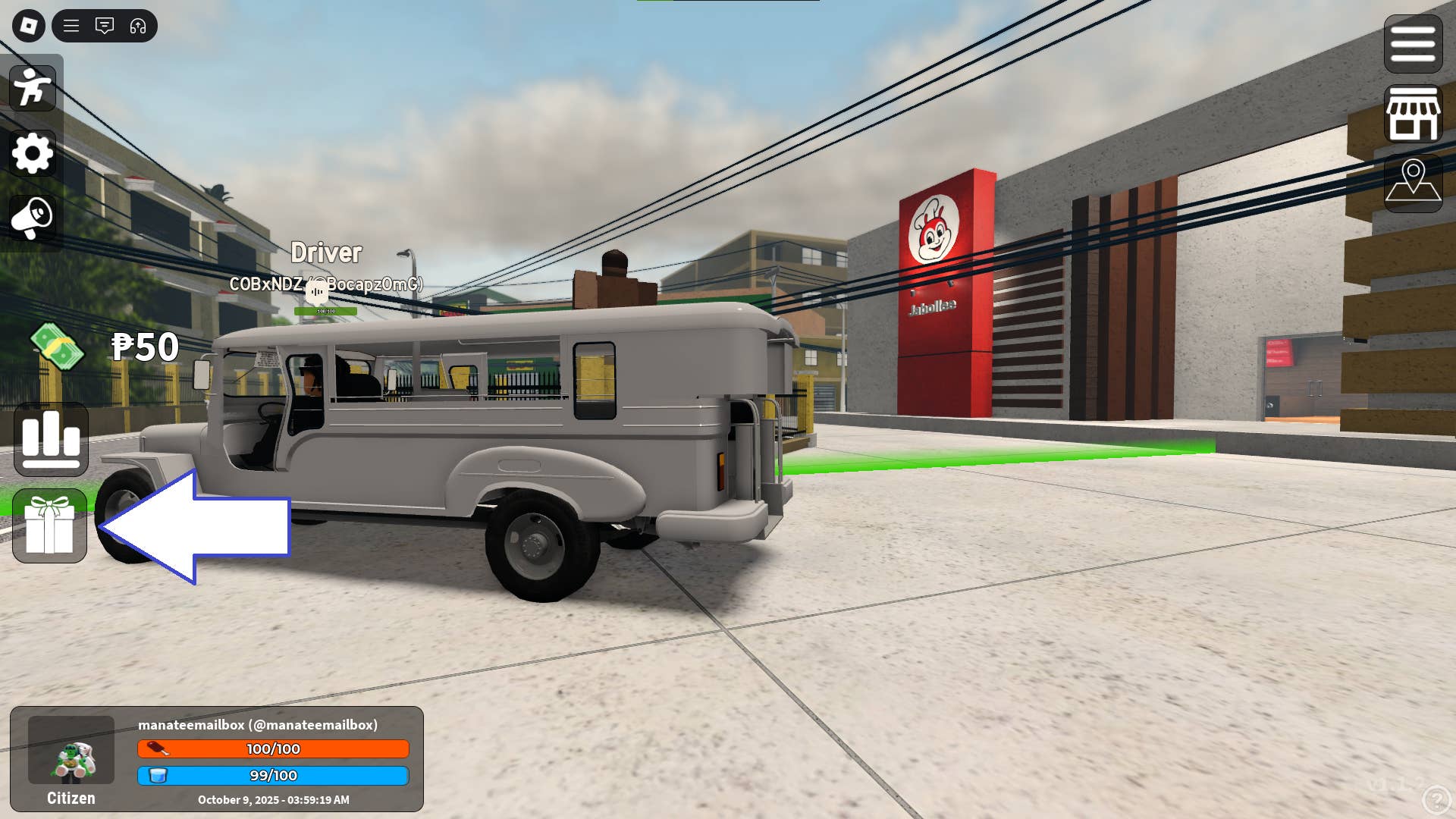This screenshot has height=819, width=1456.
Task: Open the shop storefront button
Action: click(x=1413, y=114)
